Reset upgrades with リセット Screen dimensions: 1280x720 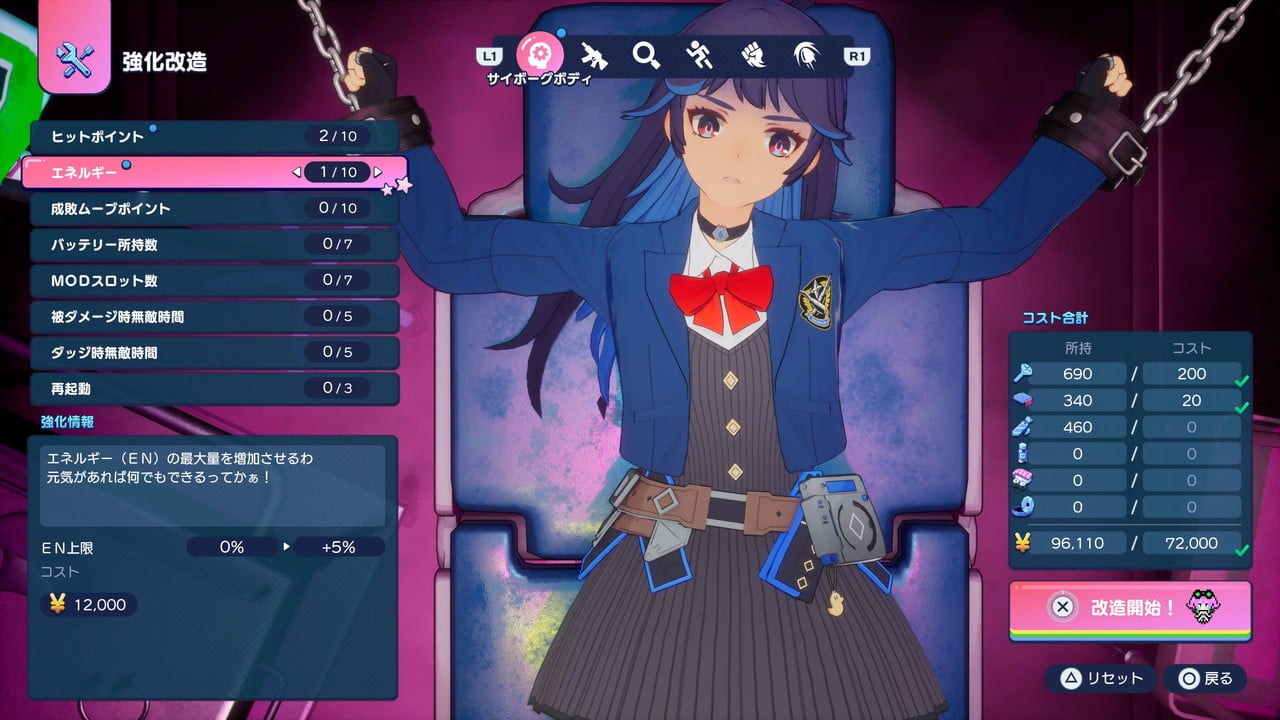click(x=1103, y=679)
